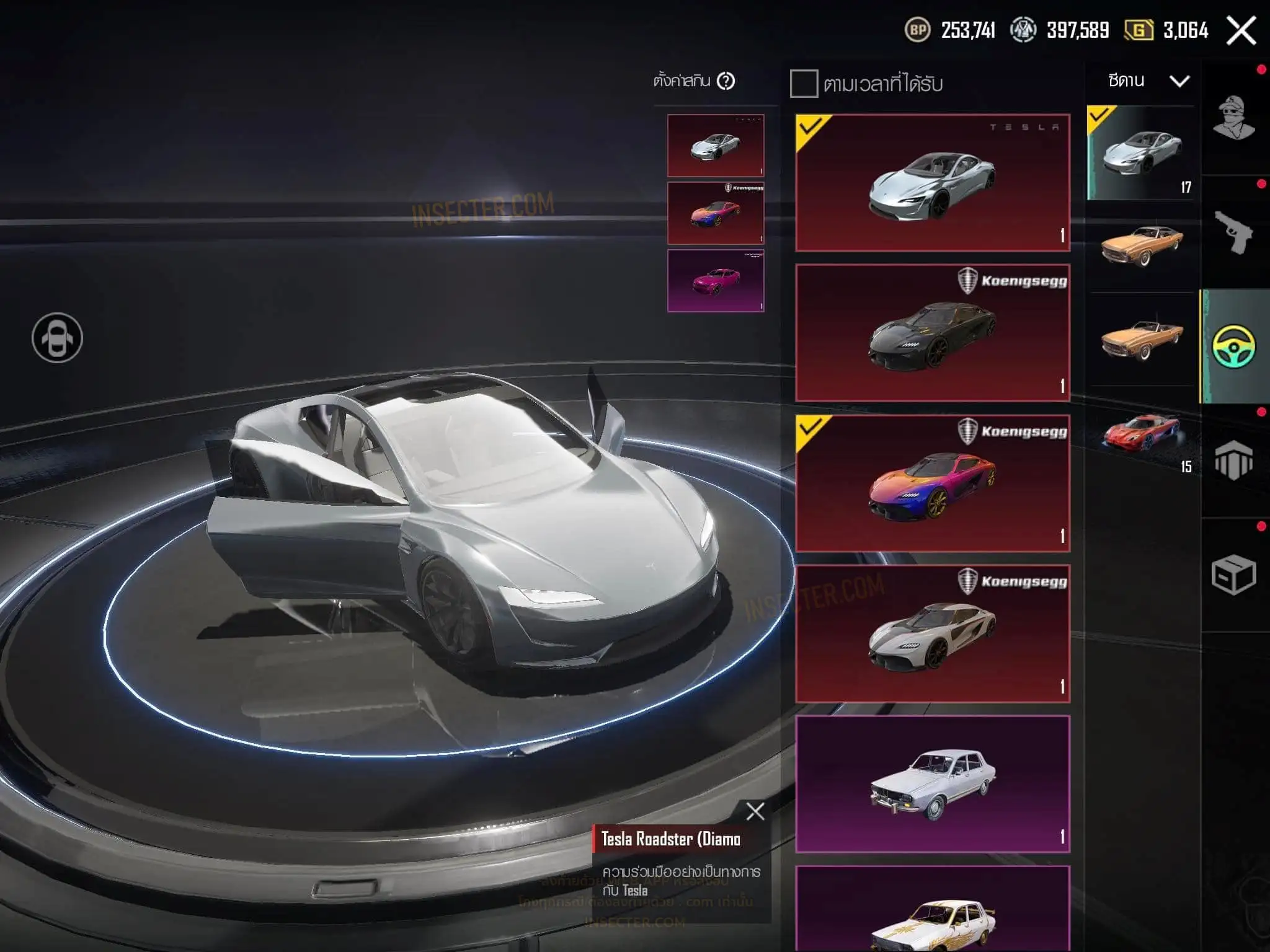Toggle the sort by time obtained checkbox

(804, 84)
